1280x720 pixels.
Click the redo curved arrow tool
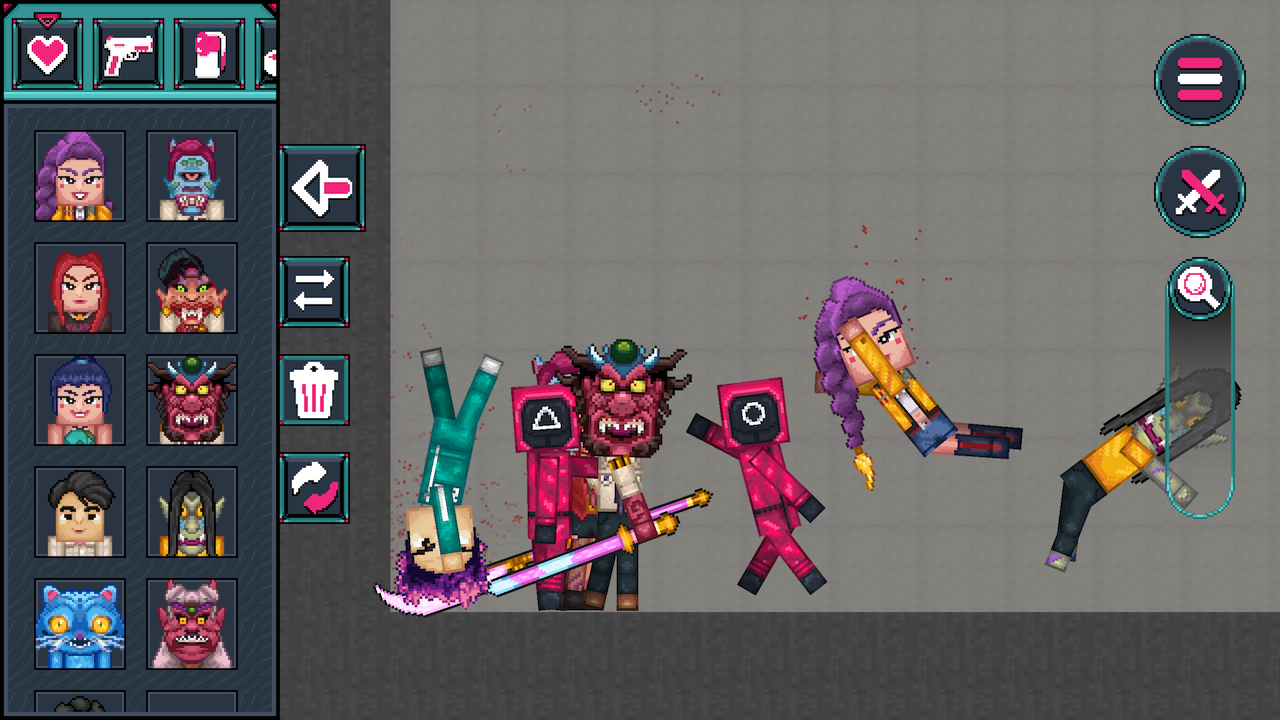tap(315, 487)
